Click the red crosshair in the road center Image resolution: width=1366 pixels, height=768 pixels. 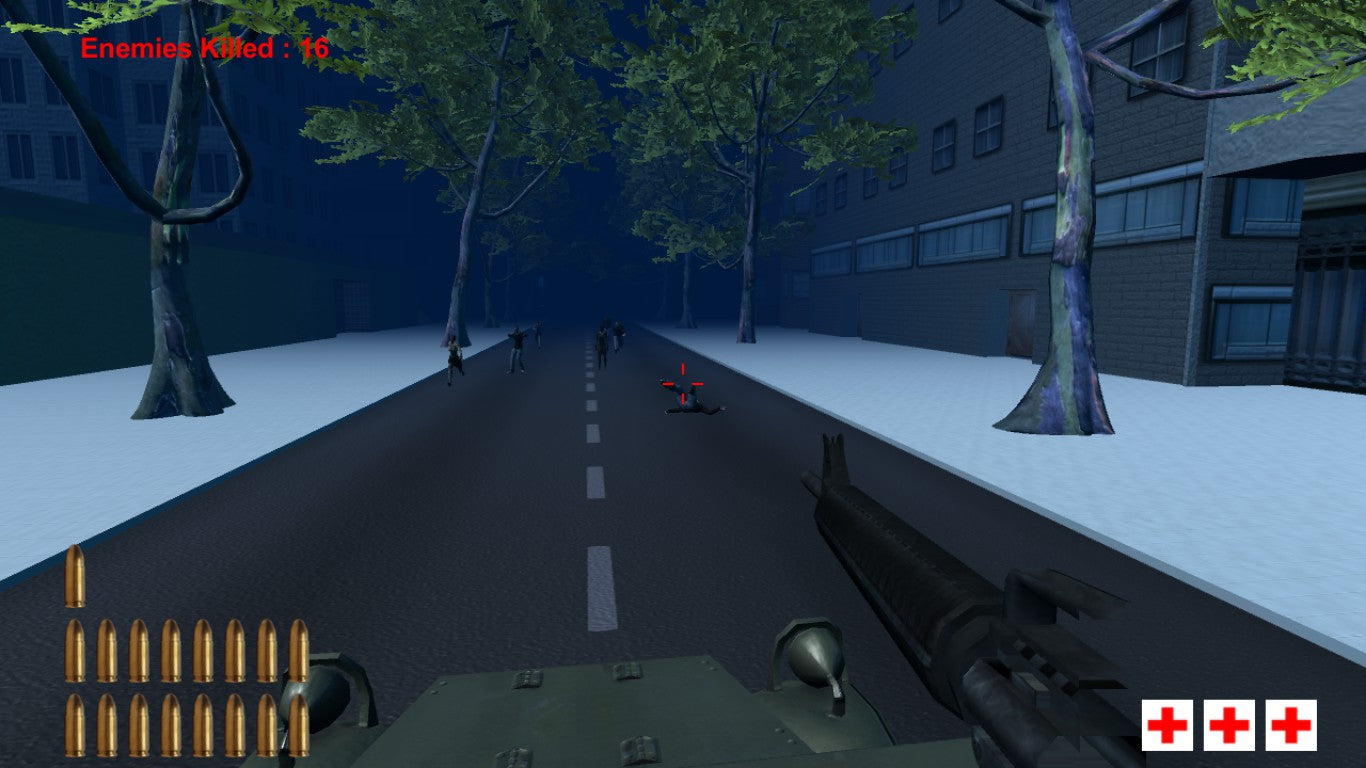(x=681, y=385)
